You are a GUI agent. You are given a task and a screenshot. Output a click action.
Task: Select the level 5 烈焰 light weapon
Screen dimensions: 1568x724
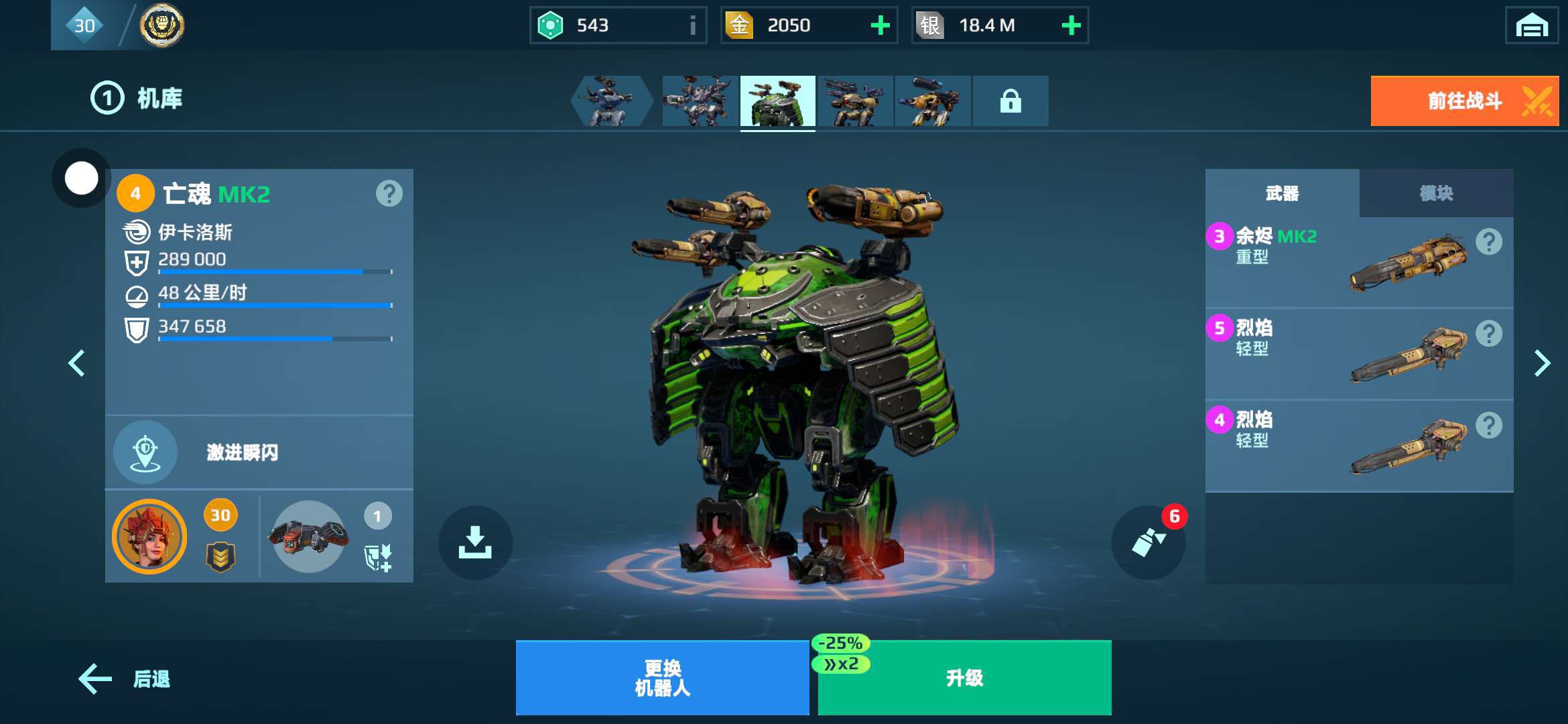(x=1358, y=354)
